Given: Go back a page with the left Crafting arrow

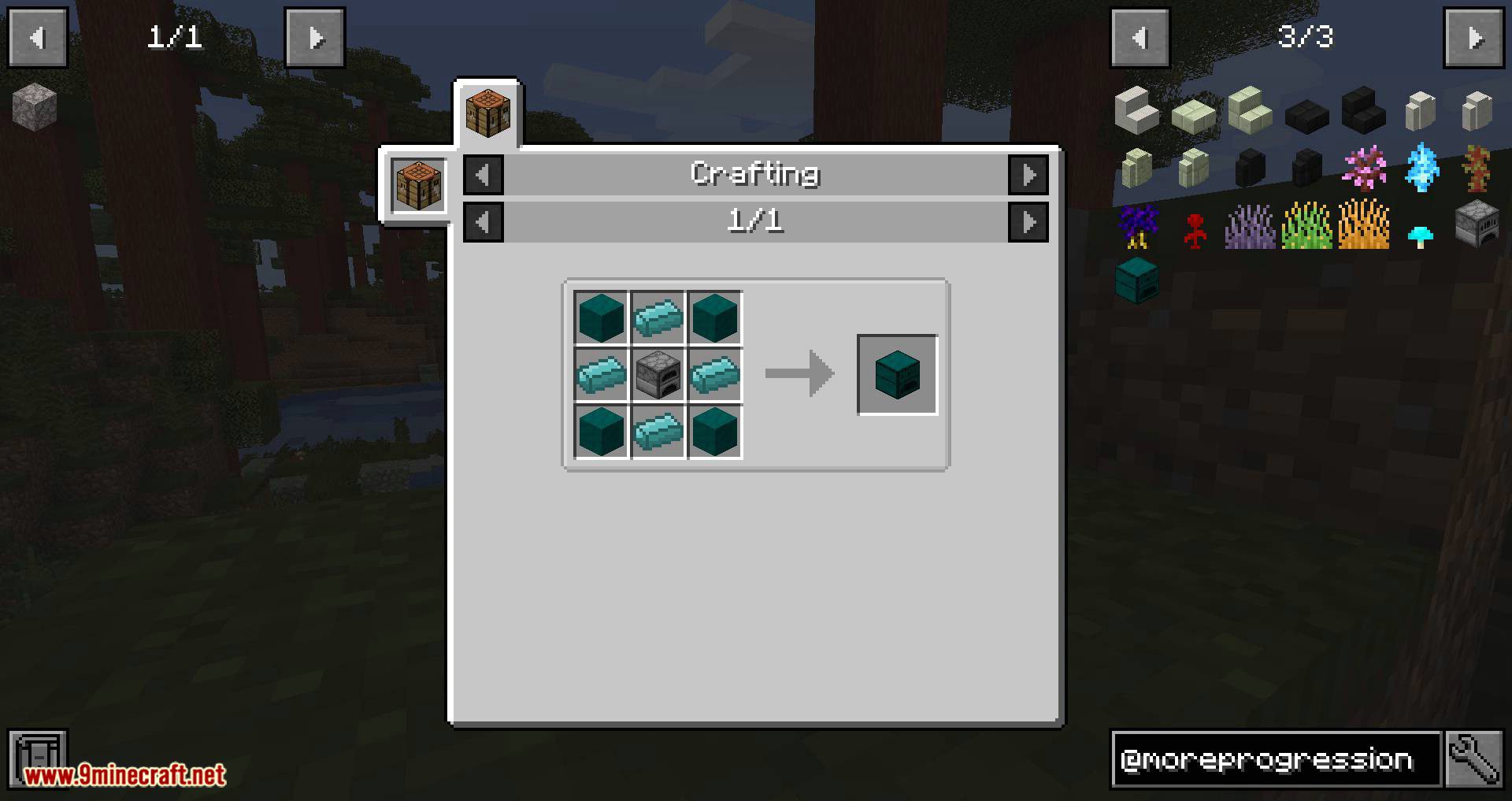Looking at the screenshot, I should [x=484, y=175].
